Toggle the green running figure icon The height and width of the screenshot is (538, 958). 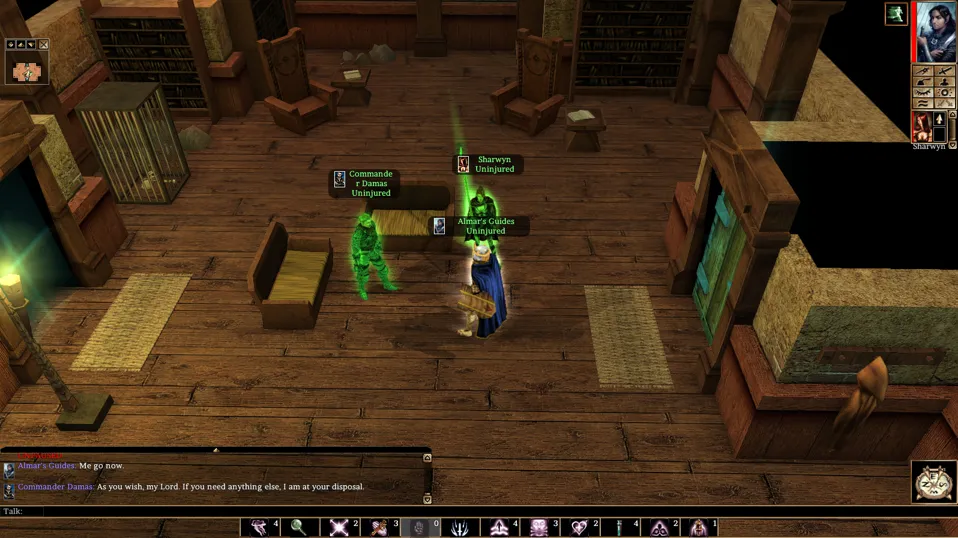(894, 13)
